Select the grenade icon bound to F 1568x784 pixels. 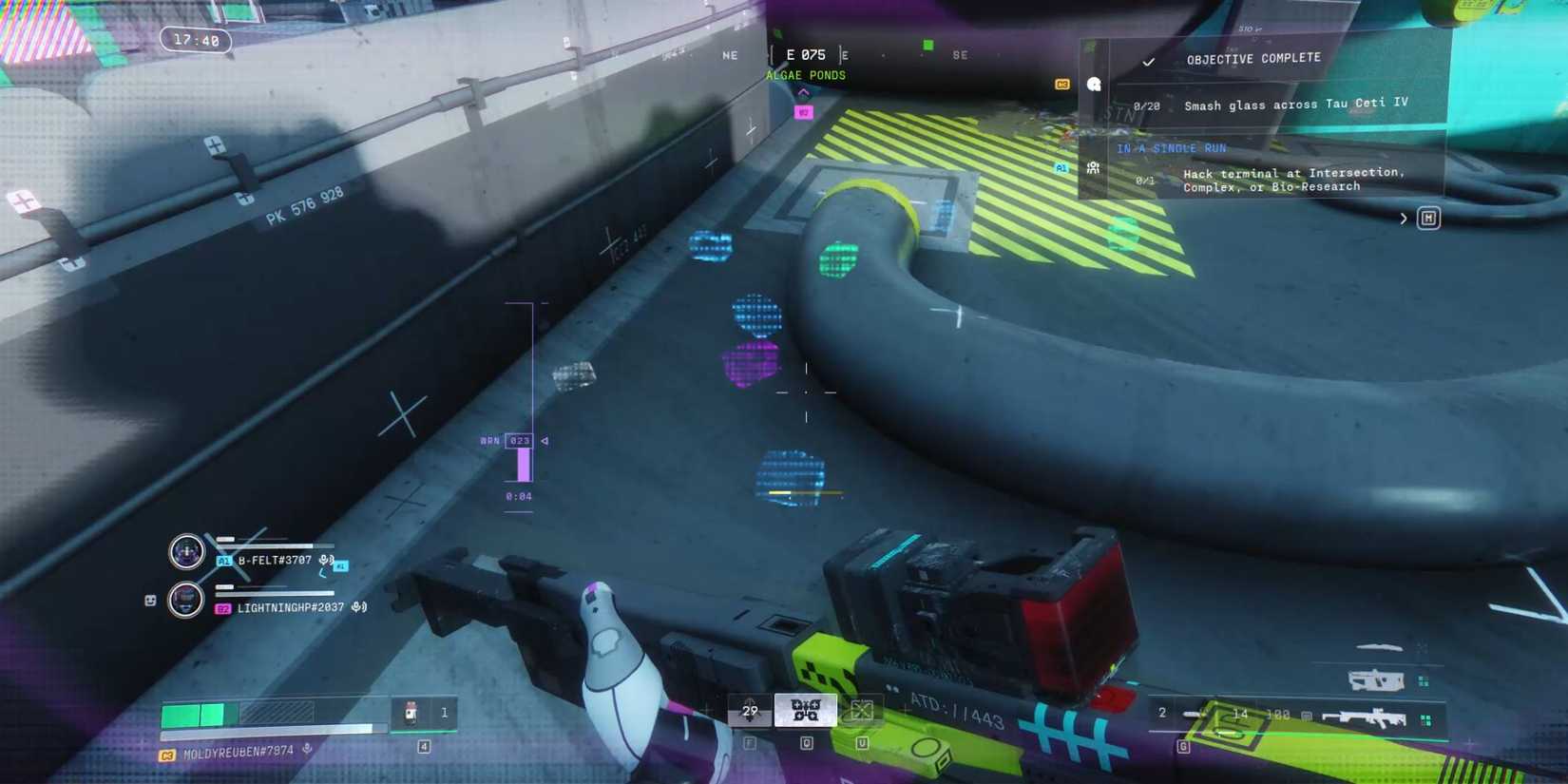pos(750,710)
